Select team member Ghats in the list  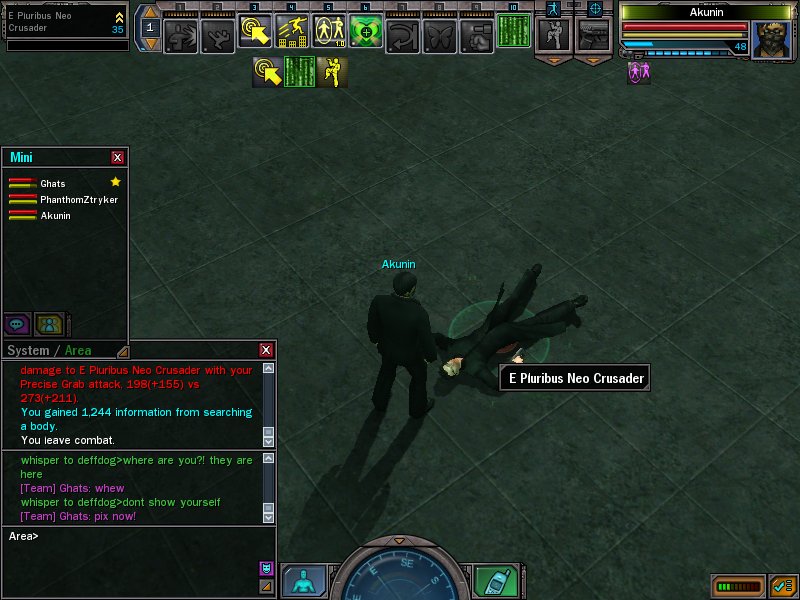53,184
